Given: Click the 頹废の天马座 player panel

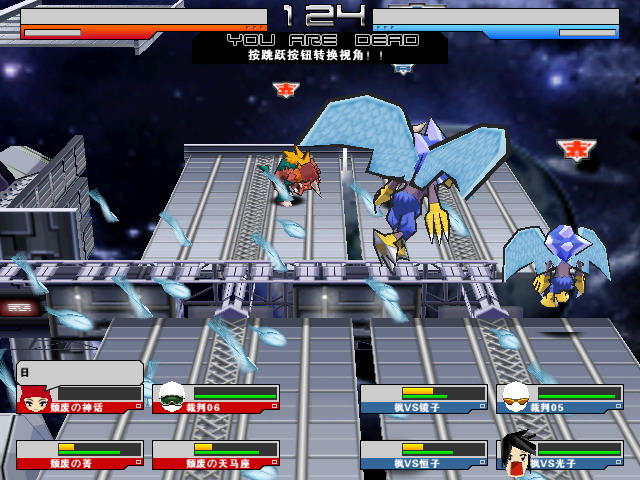Looking at the screenshot, I should (x=216, y=455).
